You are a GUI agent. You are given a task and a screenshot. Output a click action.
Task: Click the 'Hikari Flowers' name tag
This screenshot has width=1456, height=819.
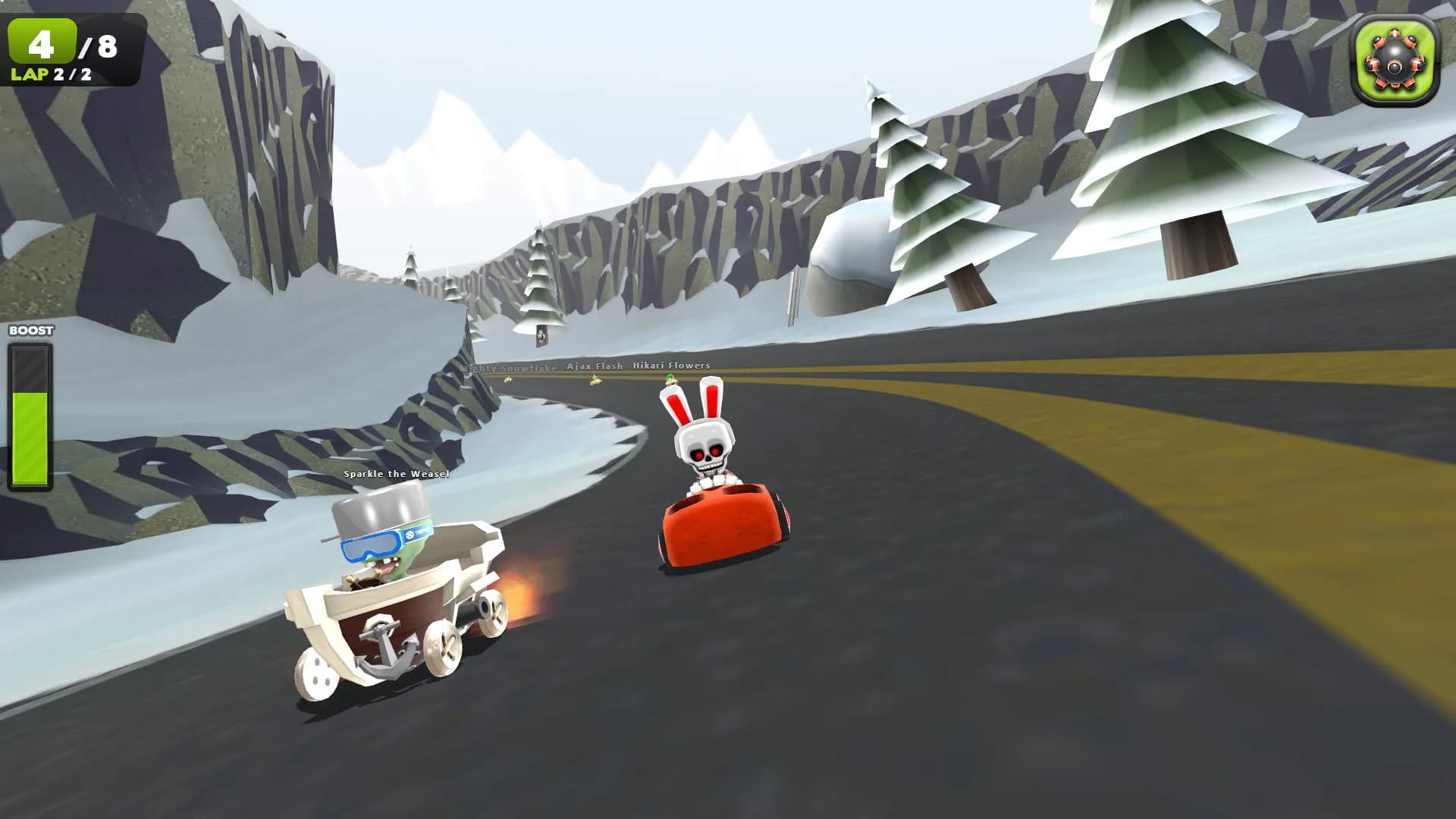click(670, 366)
